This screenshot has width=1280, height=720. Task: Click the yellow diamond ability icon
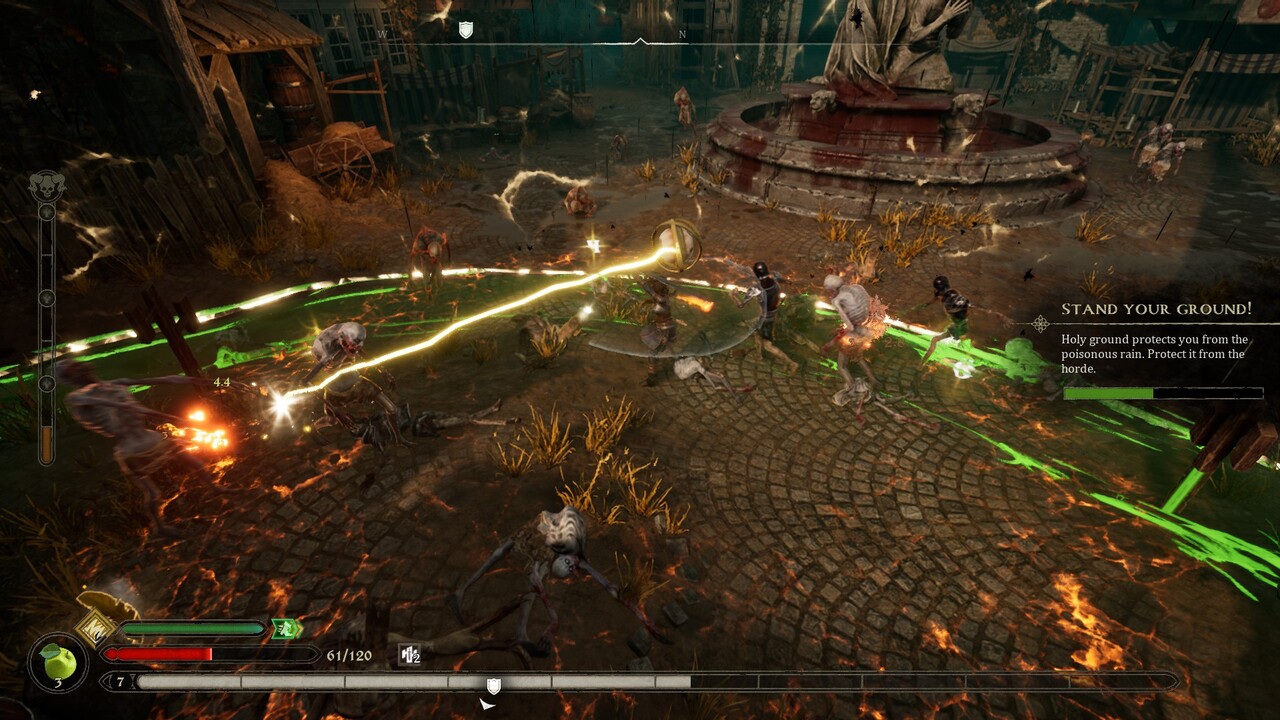94,628
